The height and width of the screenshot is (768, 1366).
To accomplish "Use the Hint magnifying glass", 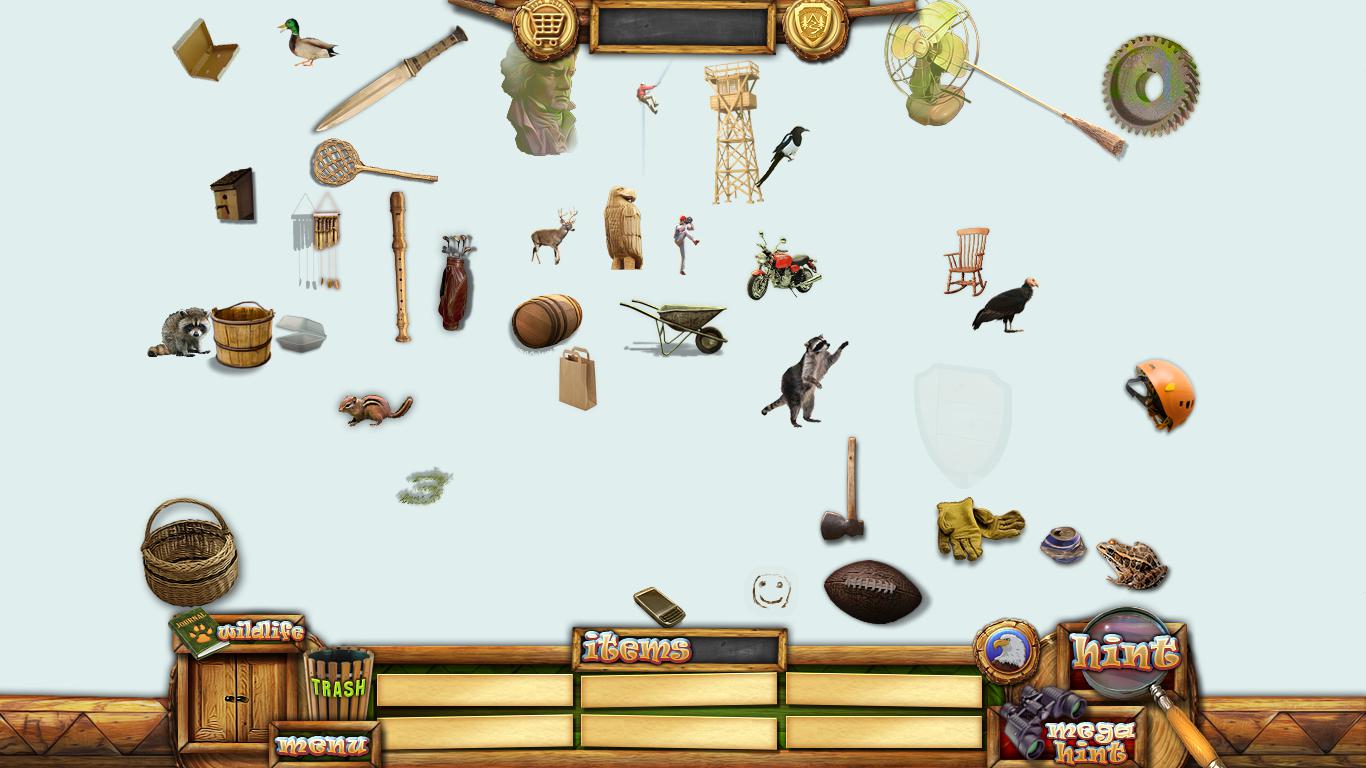I will click(x=1124, y=652).
